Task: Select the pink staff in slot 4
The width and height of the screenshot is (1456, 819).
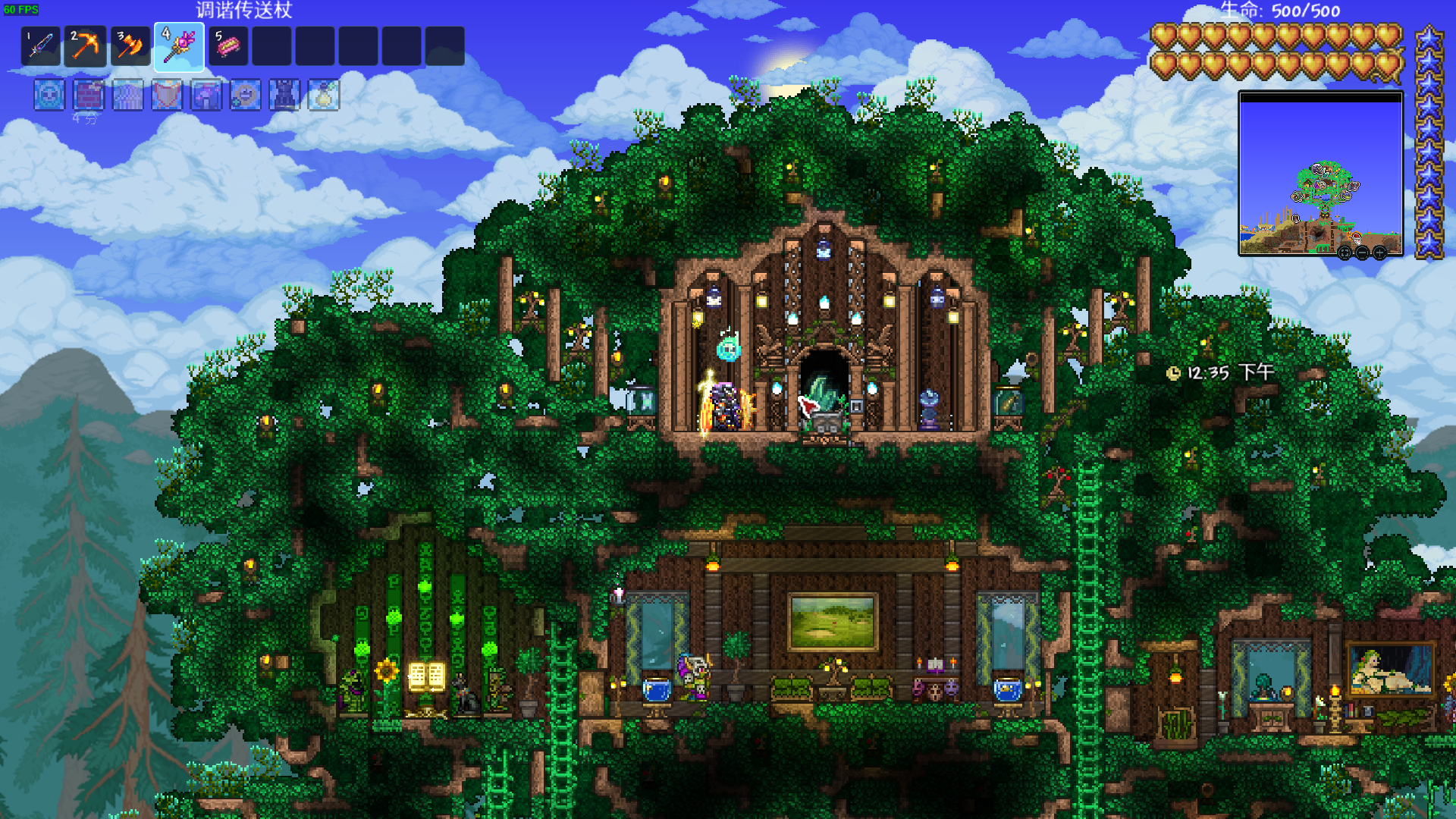Action: 179,46
